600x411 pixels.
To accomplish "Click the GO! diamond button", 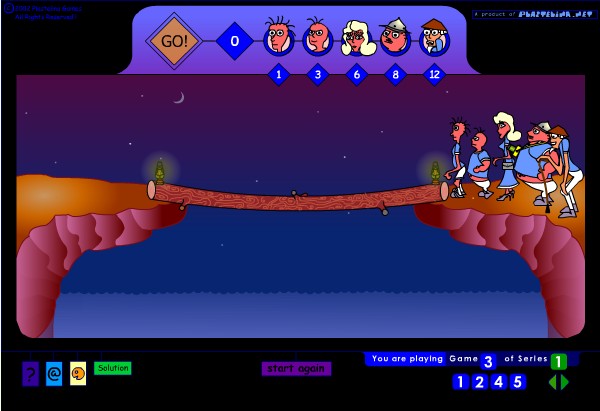I will 173,41.
